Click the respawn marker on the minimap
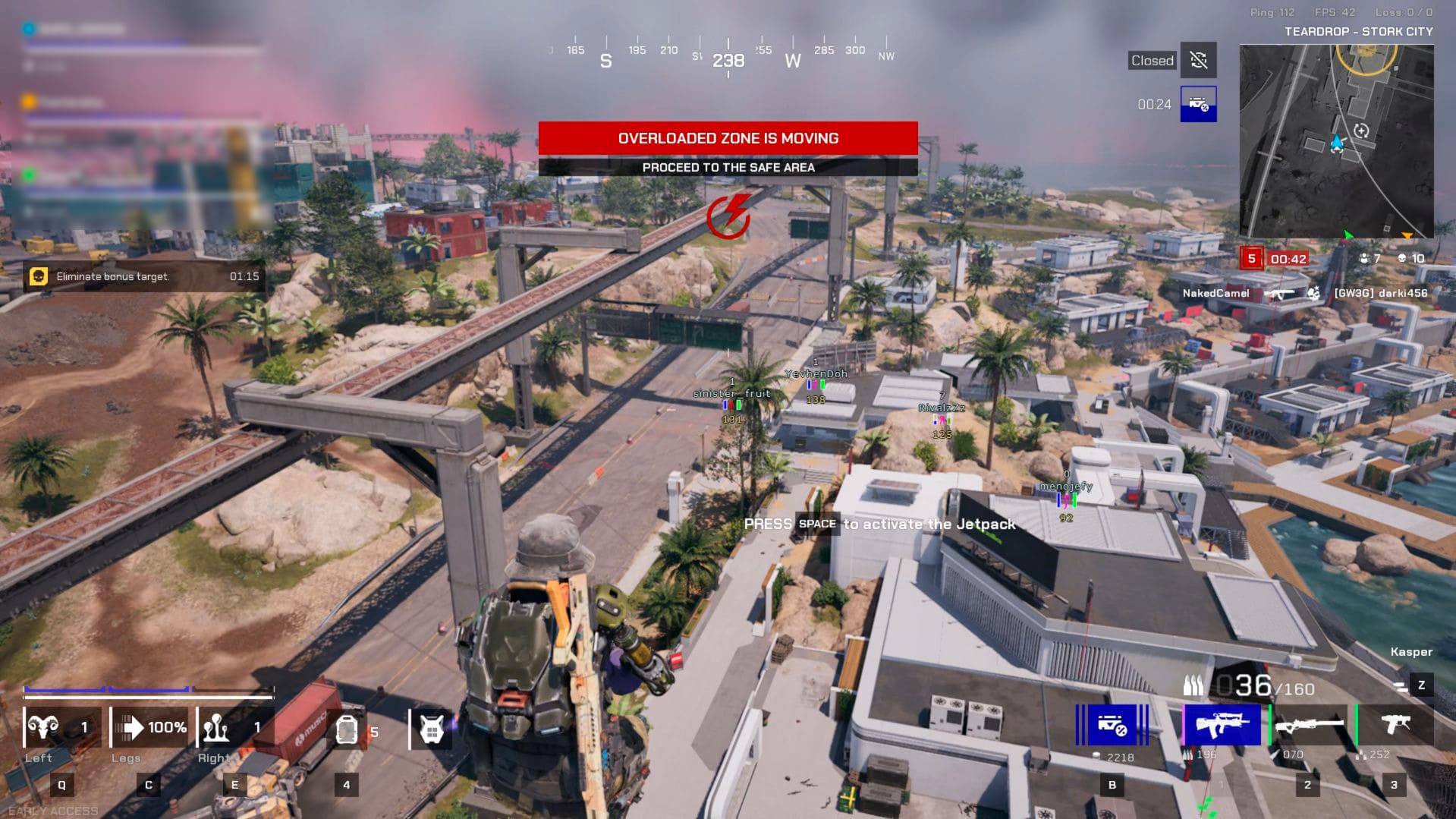This screenshot has width=1456, height=819. [x=1362, y=131]
